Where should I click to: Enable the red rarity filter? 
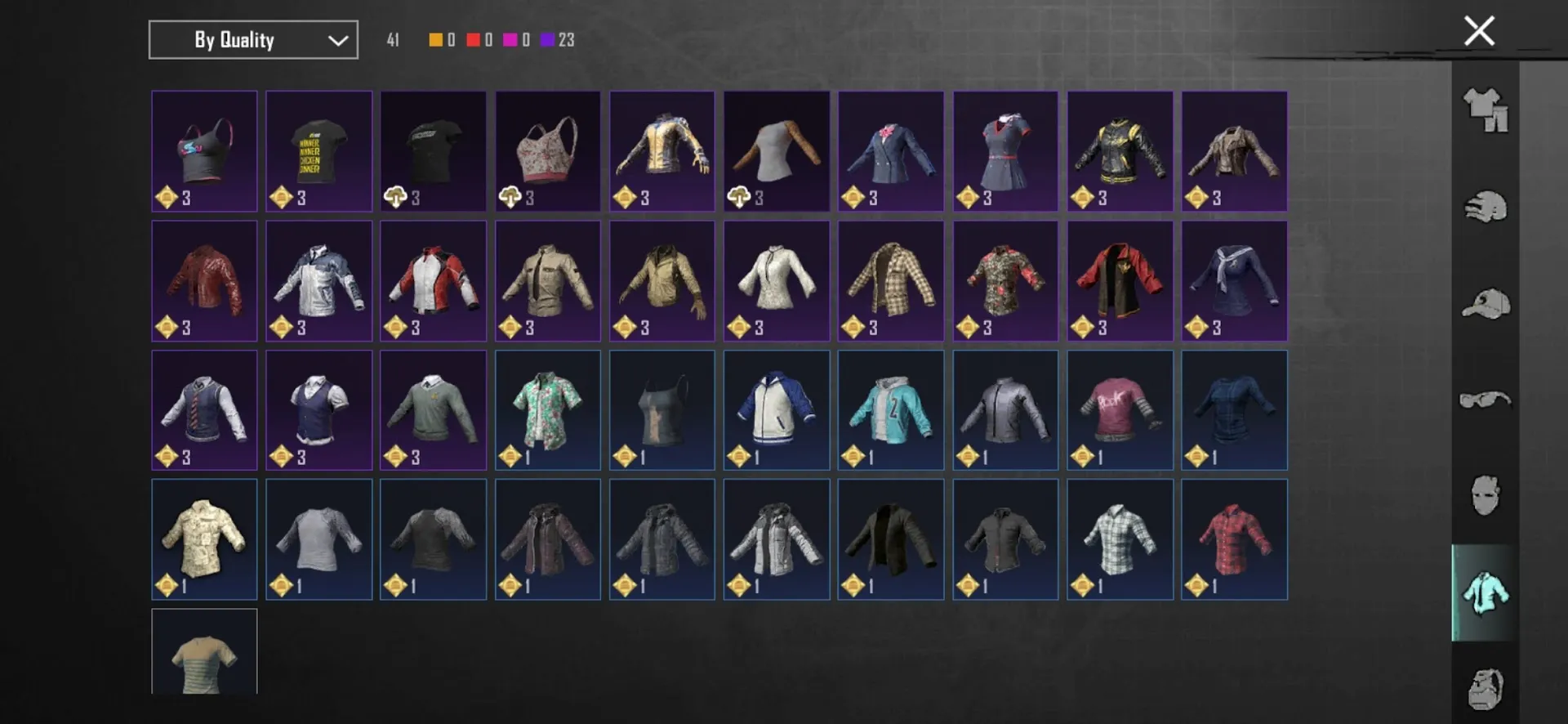(x=472, y=38)
